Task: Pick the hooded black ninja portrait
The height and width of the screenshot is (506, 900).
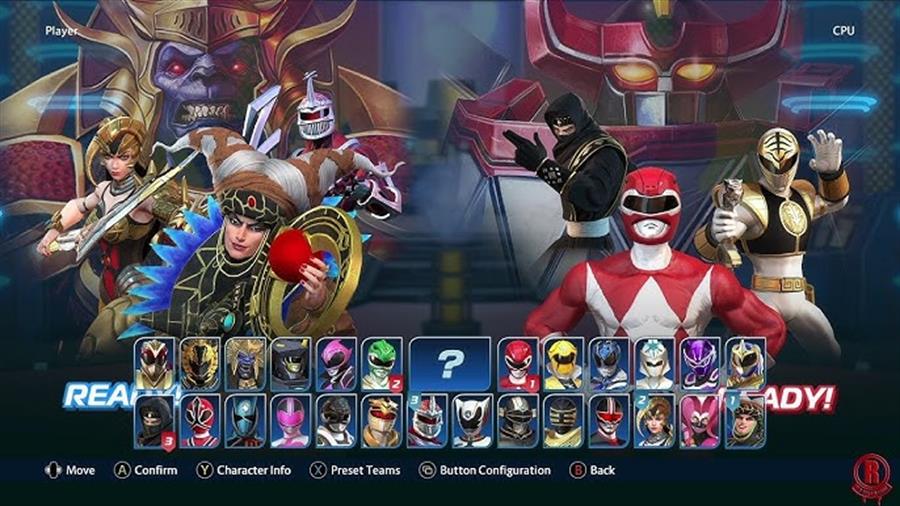Action: click(x=154, y=421)
